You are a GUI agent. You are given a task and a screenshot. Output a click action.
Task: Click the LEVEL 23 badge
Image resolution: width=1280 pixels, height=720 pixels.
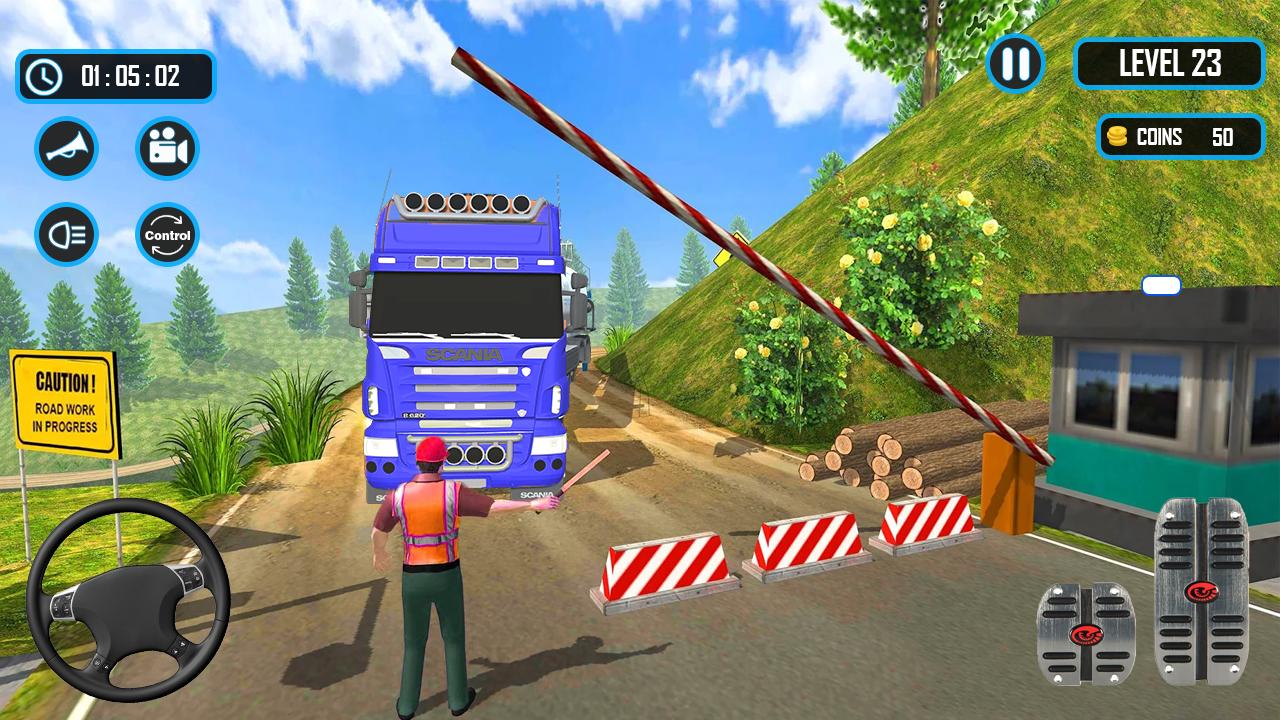1170,64
